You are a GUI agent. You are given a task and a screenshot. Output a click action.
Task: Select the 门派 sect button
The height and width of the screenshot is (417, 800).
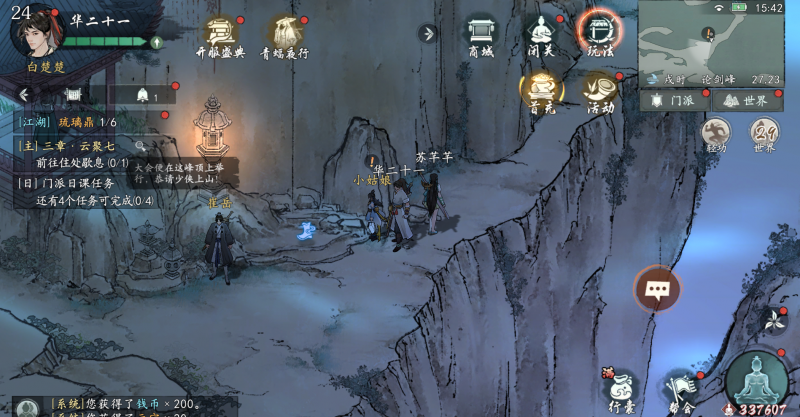click(675, 100)
